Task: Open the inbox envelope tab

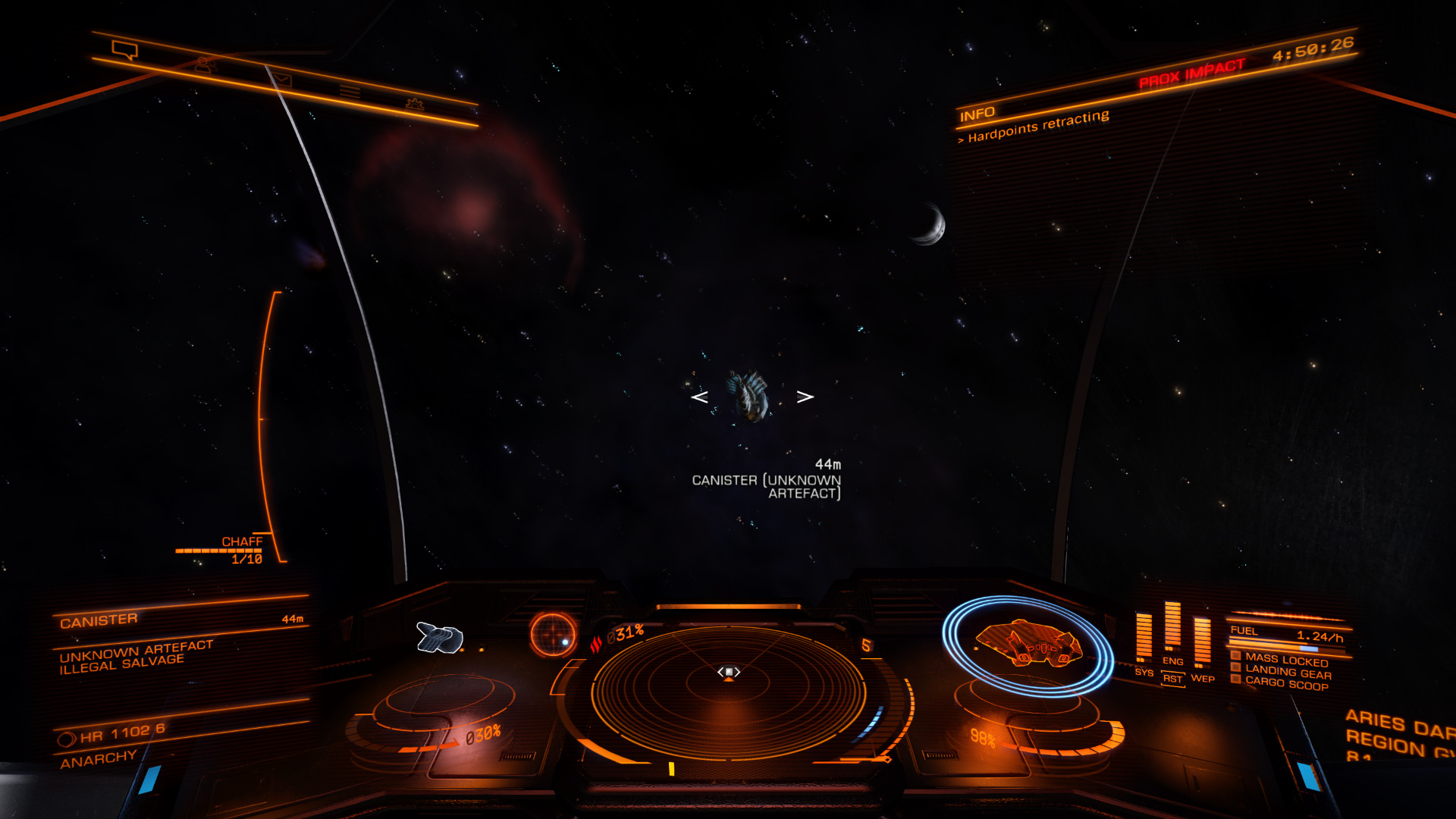Action: [281, 79]
